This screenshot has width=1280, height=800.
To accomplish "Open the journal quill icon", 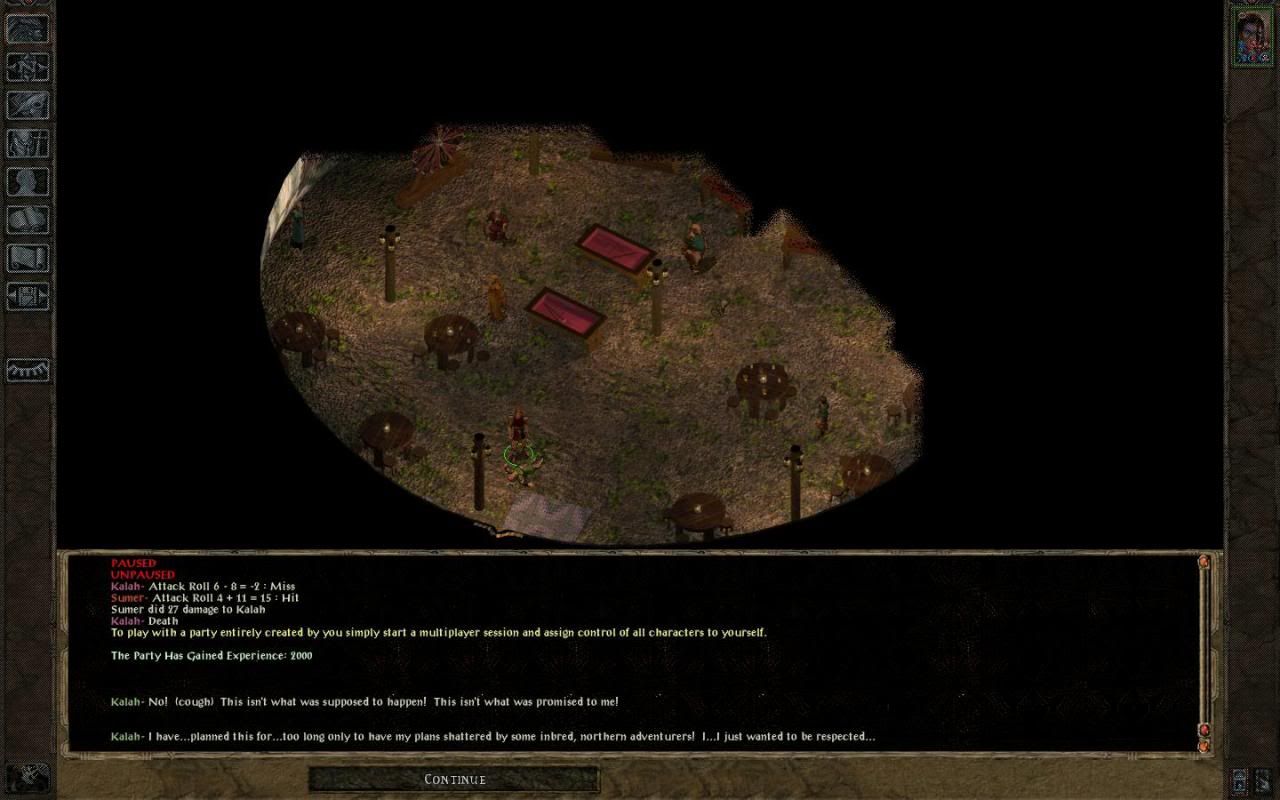I will tap(27, 104).
